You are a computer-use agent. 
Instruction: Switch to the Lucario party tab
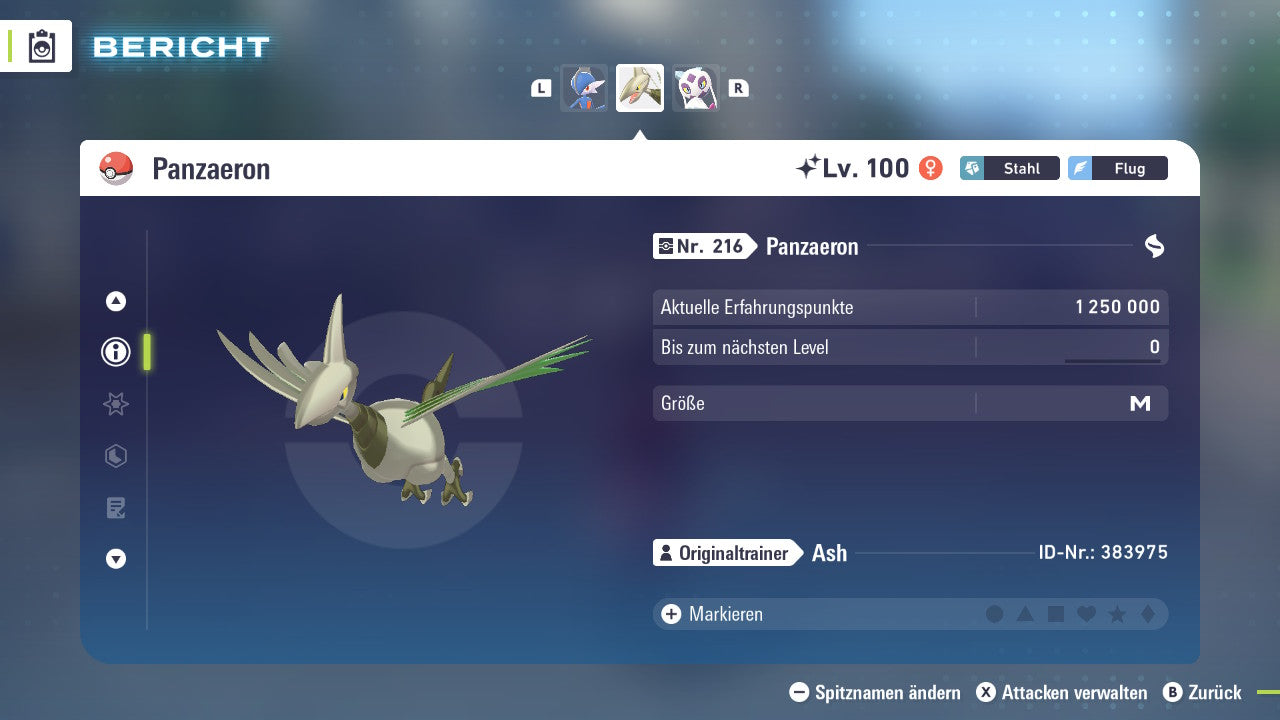point(585,88)
